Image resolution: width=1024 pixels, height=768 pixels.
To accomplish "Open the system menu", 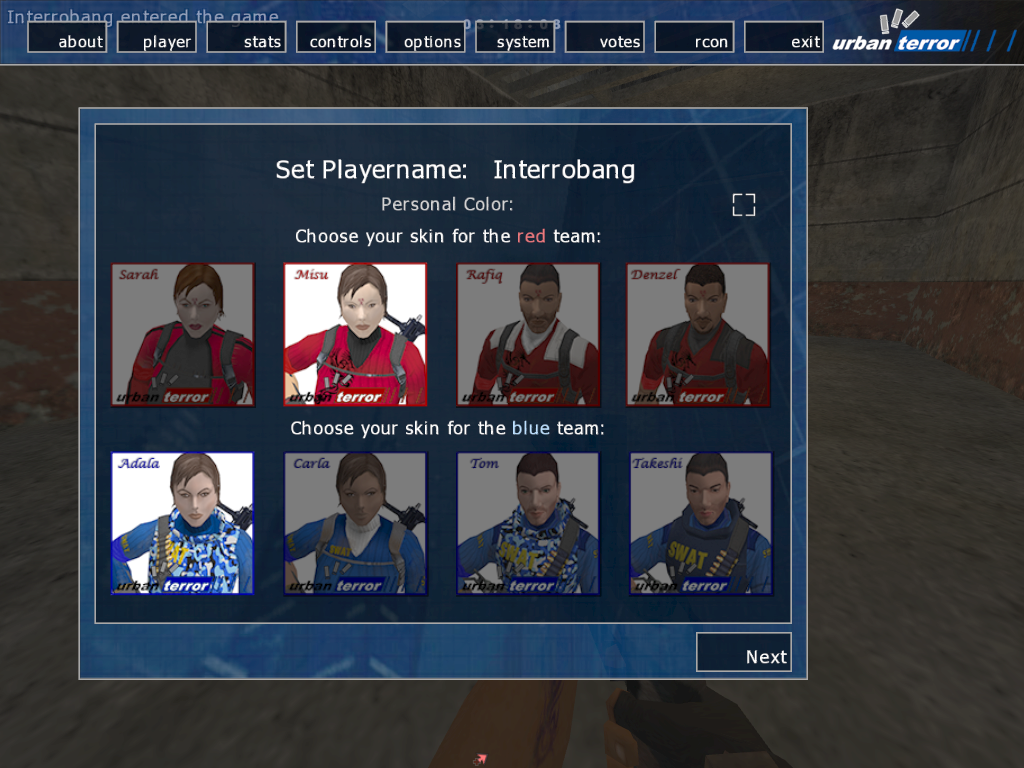I will click(x=516, y=37).
